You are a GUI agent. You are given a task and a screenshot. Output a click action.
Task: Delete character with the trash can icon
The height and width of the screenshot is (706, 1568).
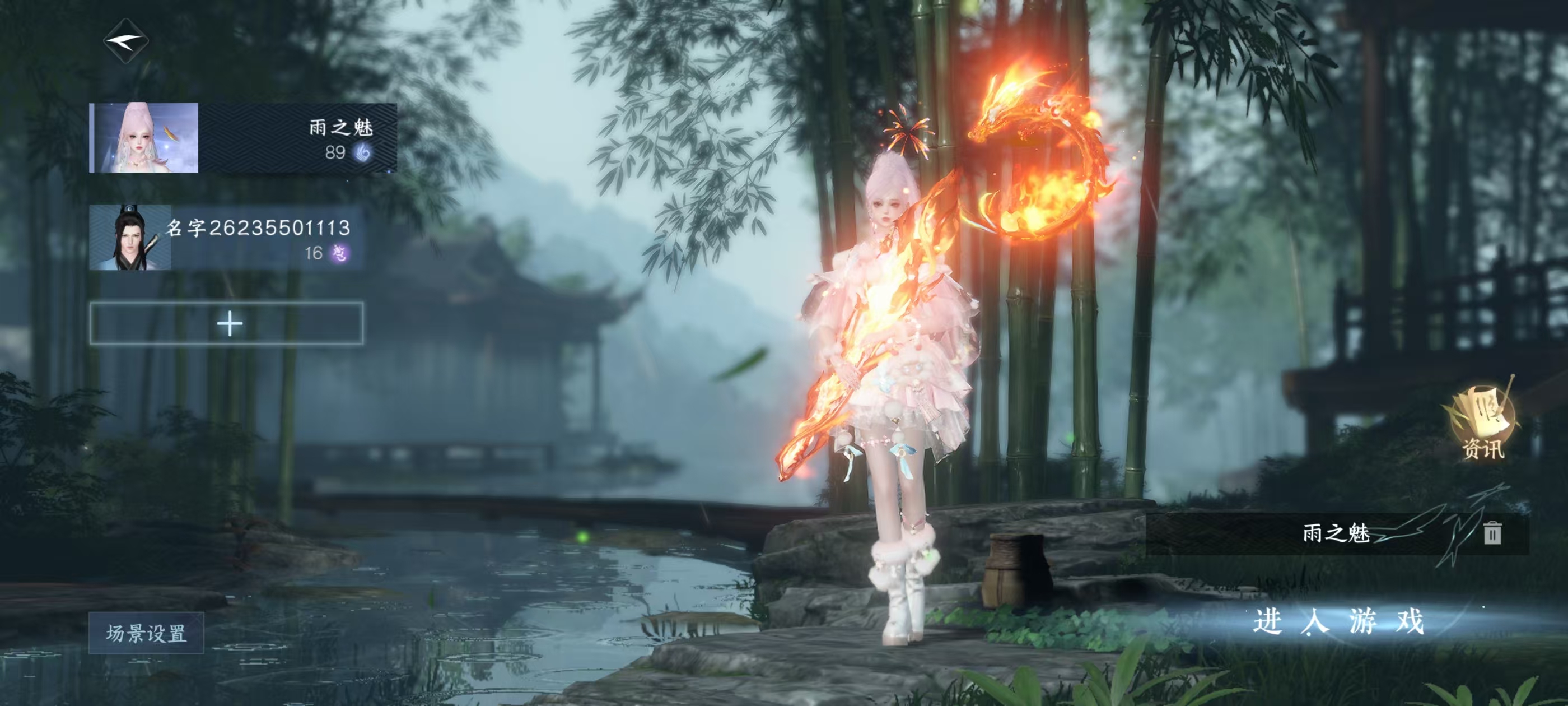[1491, 533]
